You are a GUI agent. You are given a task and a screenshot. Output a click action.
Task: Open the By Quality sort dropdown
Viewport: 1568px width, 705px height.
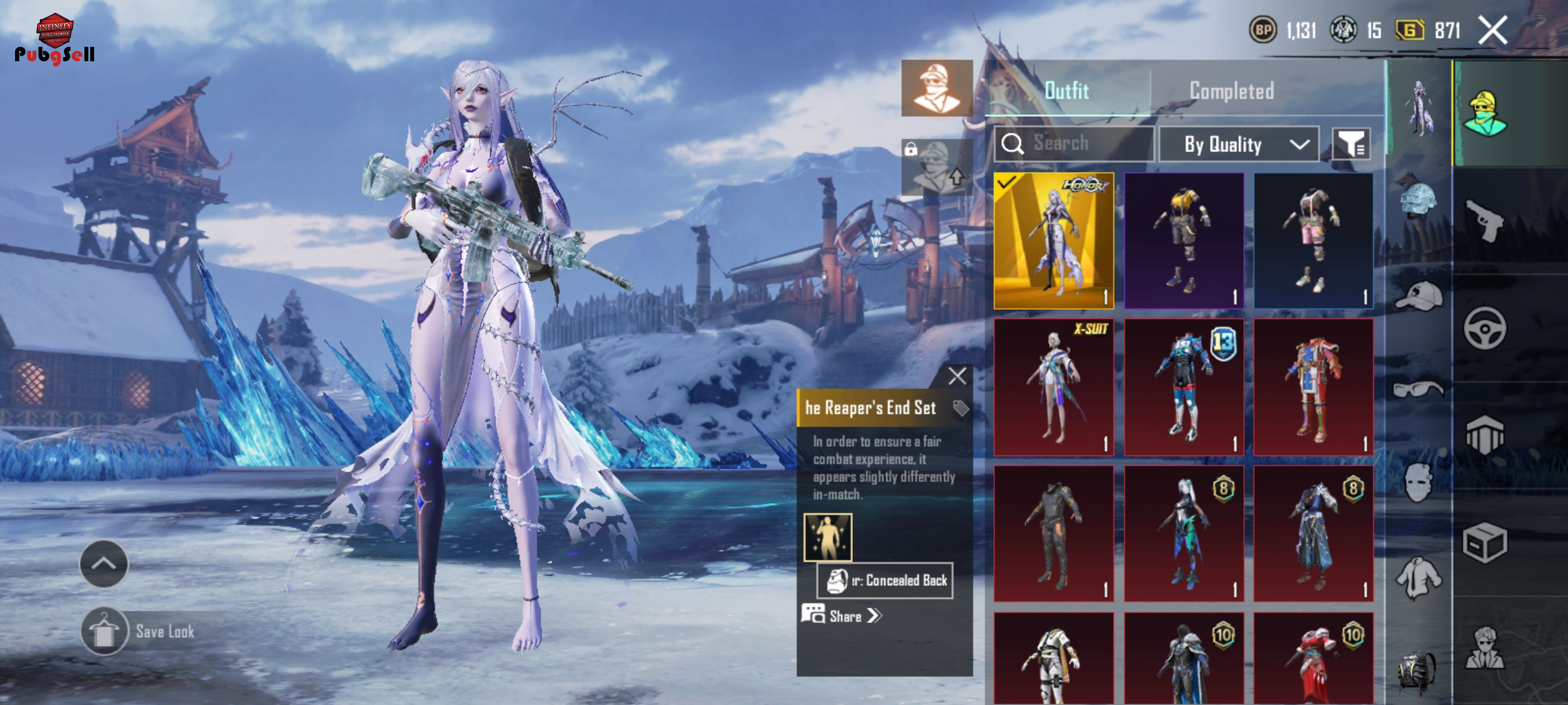click(1238, 144)
